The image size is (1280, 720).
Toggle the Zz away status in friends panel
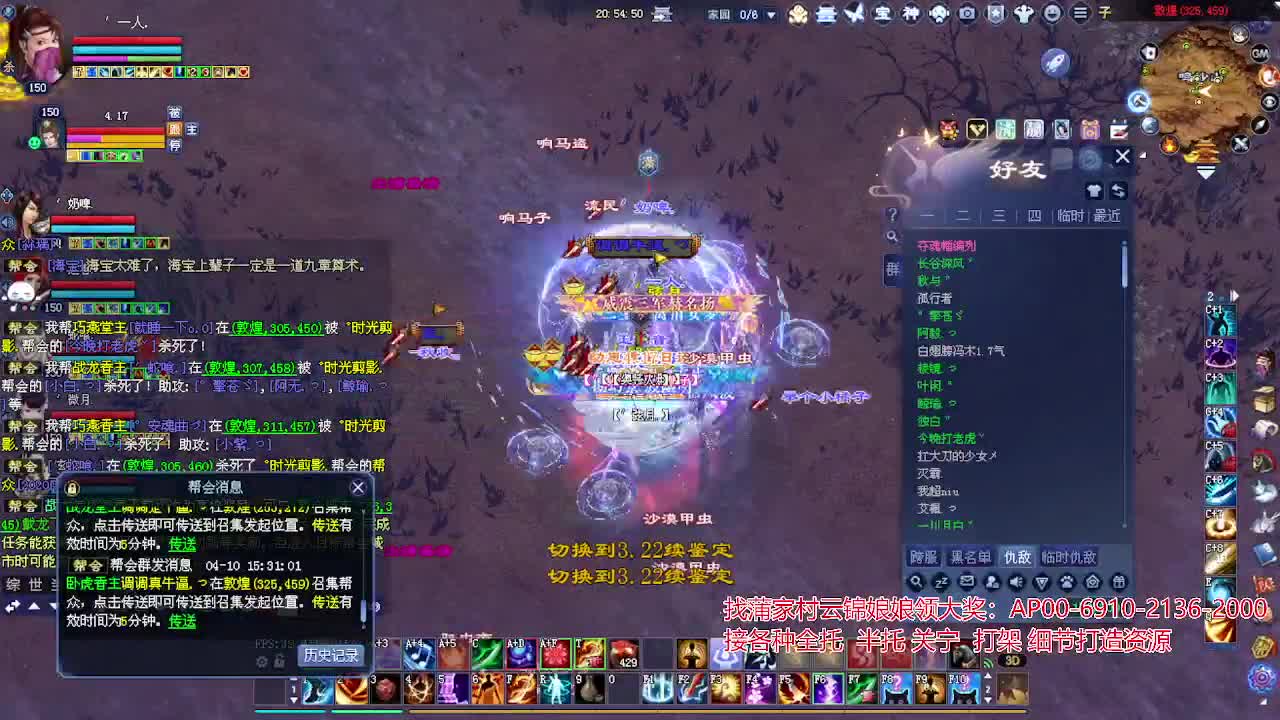pyautogui.click(x=941, y=581)
